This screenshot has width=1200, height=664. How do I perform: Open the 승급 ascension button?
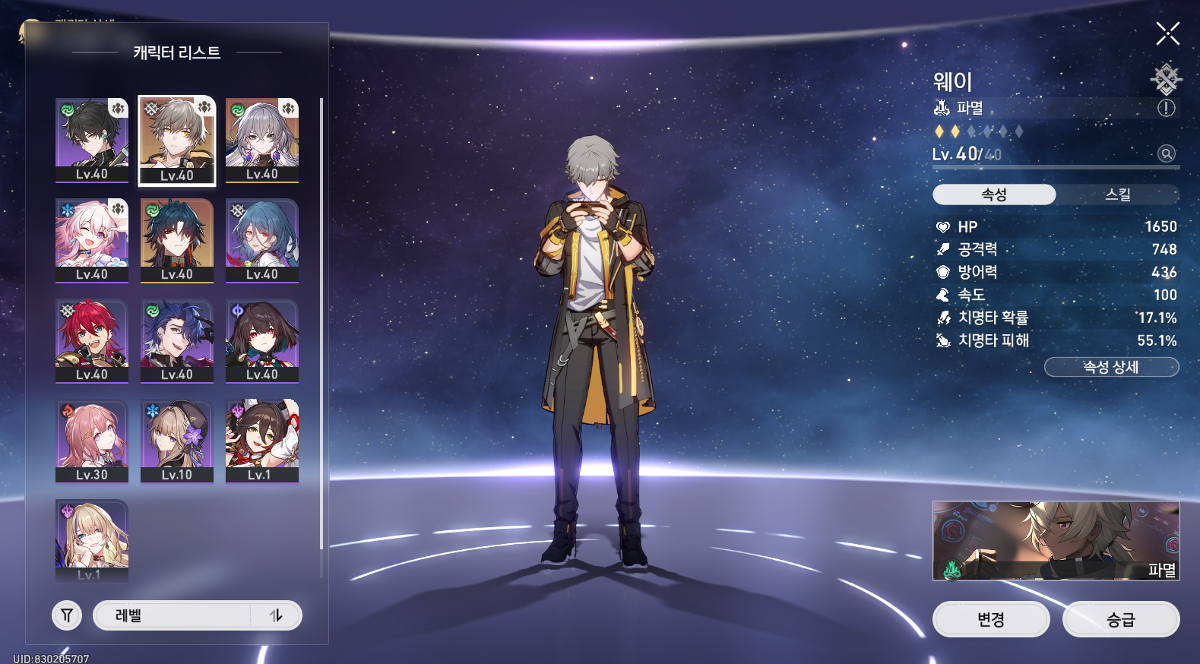click(x=1115, y=619)
